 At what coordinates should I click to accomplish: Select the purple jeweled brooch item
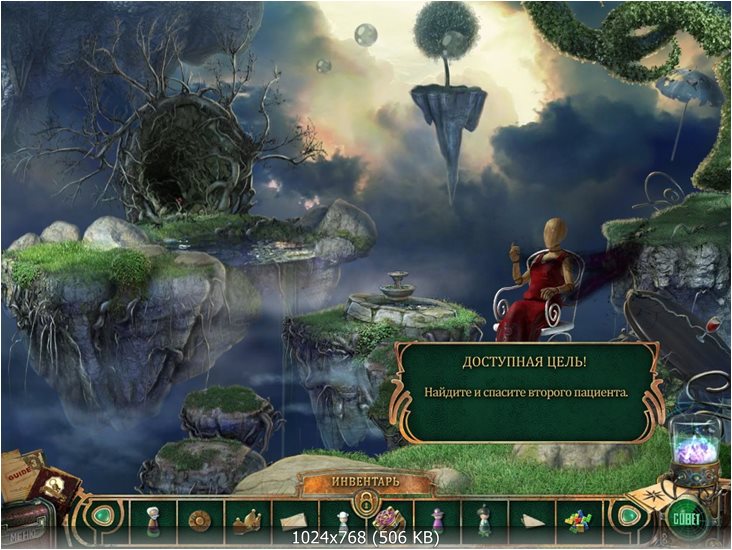(x=389, y=518)
